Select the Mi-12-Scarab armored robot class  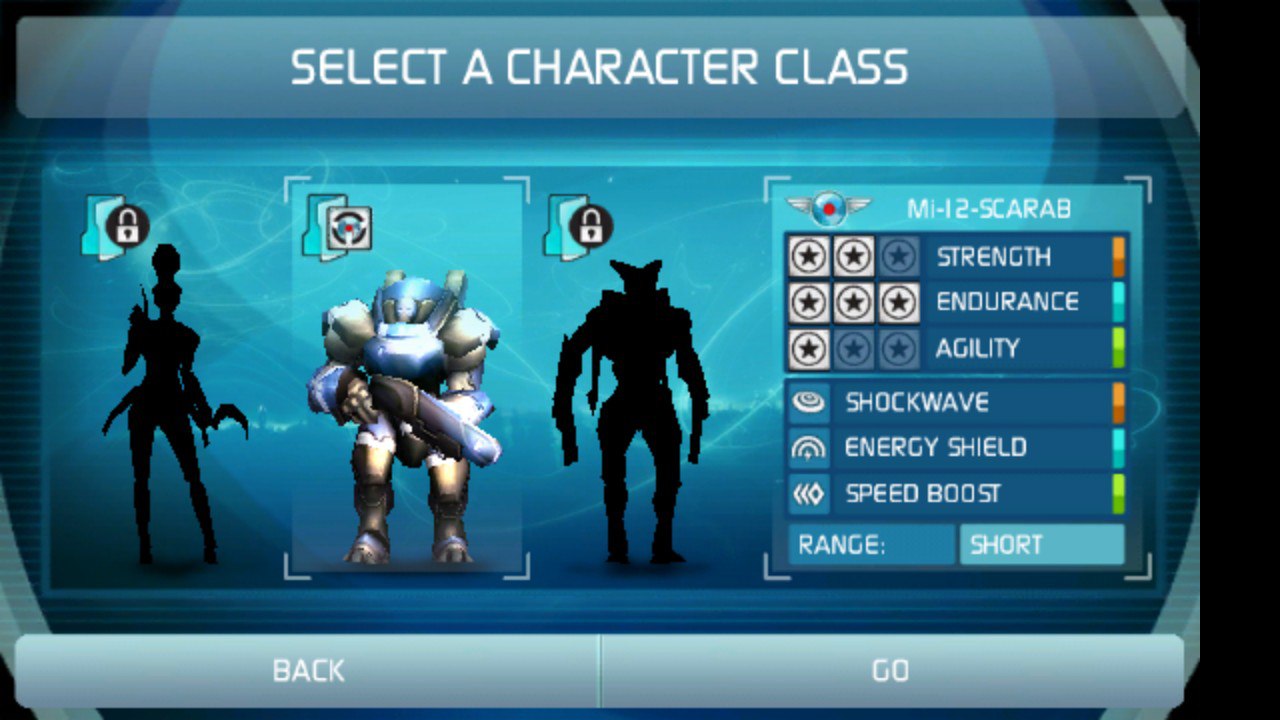(408, 400)
